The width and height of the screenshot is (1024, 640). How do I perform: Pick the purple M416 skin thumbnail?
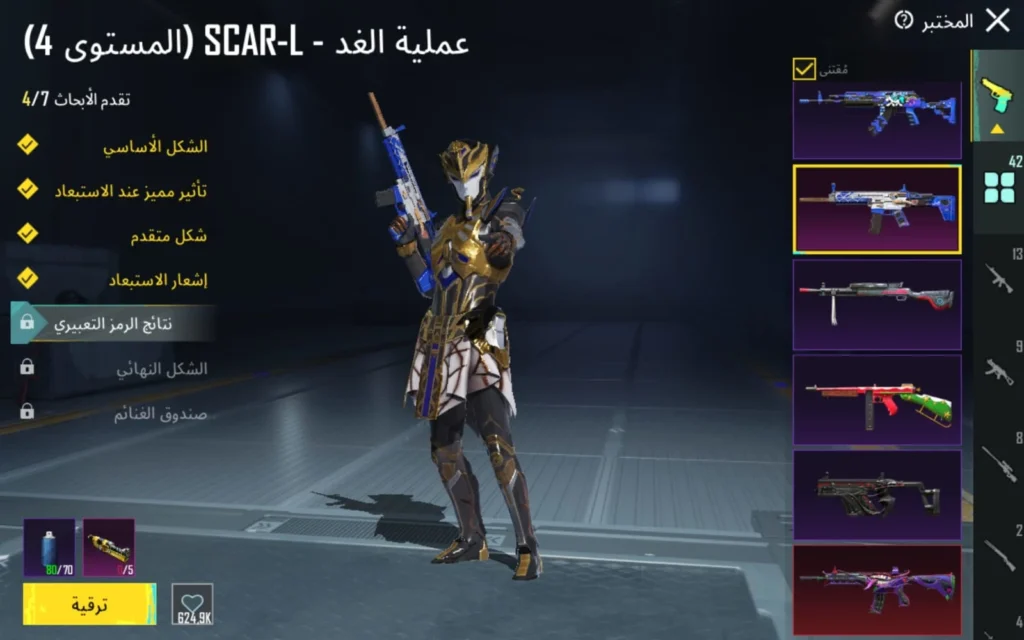point(877,588)
